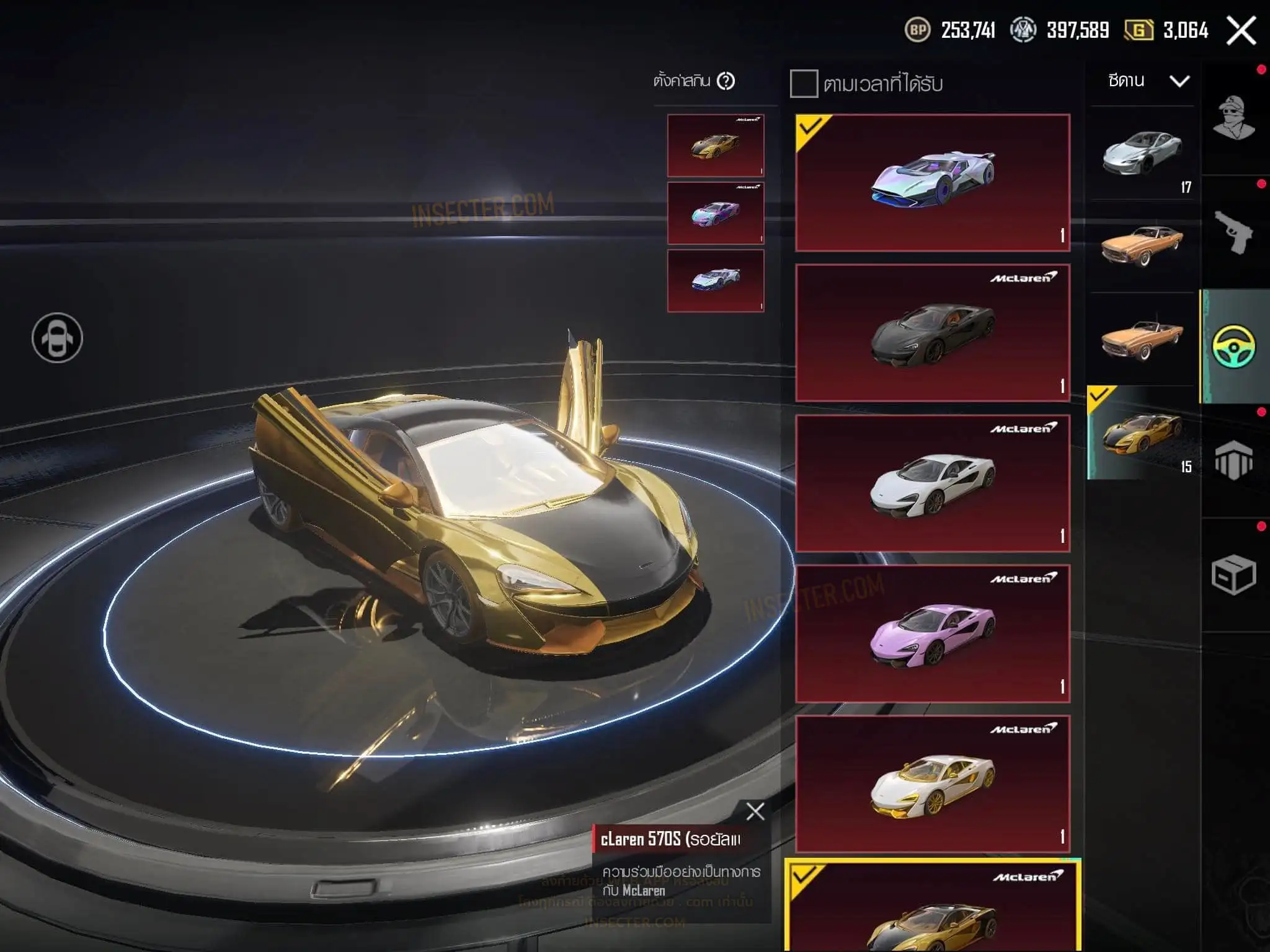Close the inventory screen with top-right X
The width and height of the screenshot is (1270, 952).
[x=1241, y=30]
